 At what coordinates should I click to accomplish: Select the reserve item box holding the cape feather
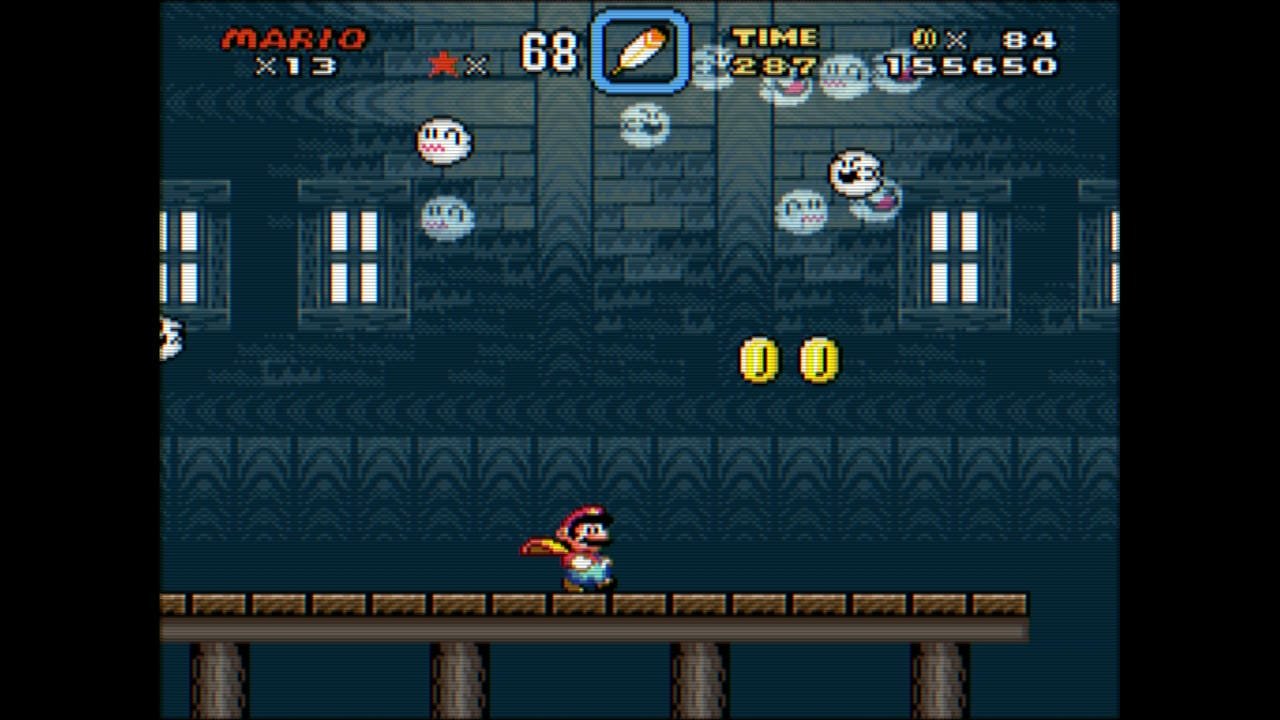click(639, 51)
